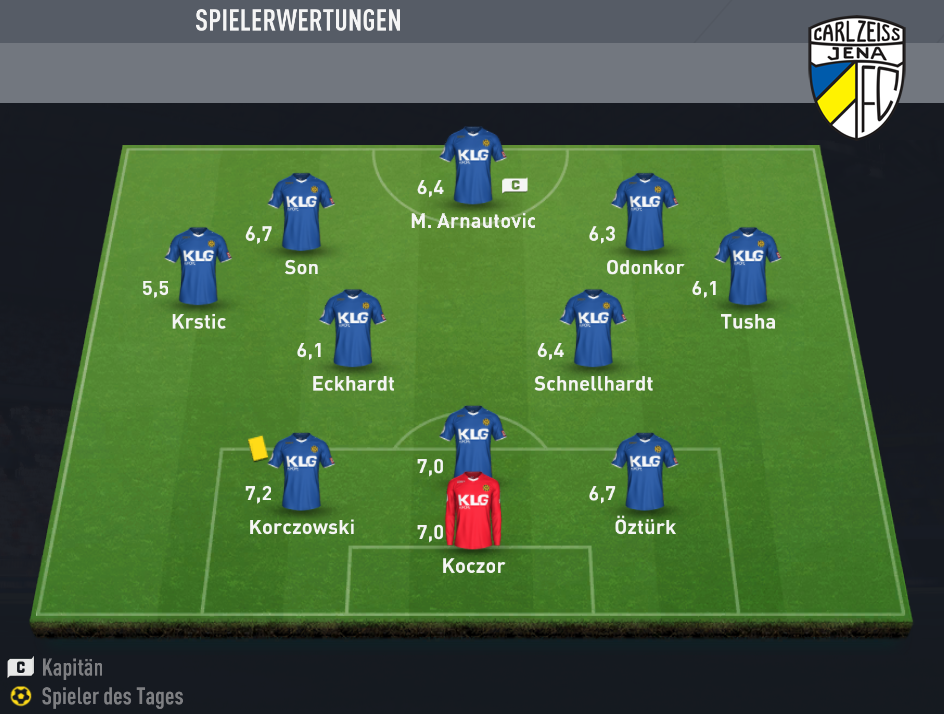Choose Korczowski with the yellow card
Screen dimensions: 944x714
pos(301,471)
